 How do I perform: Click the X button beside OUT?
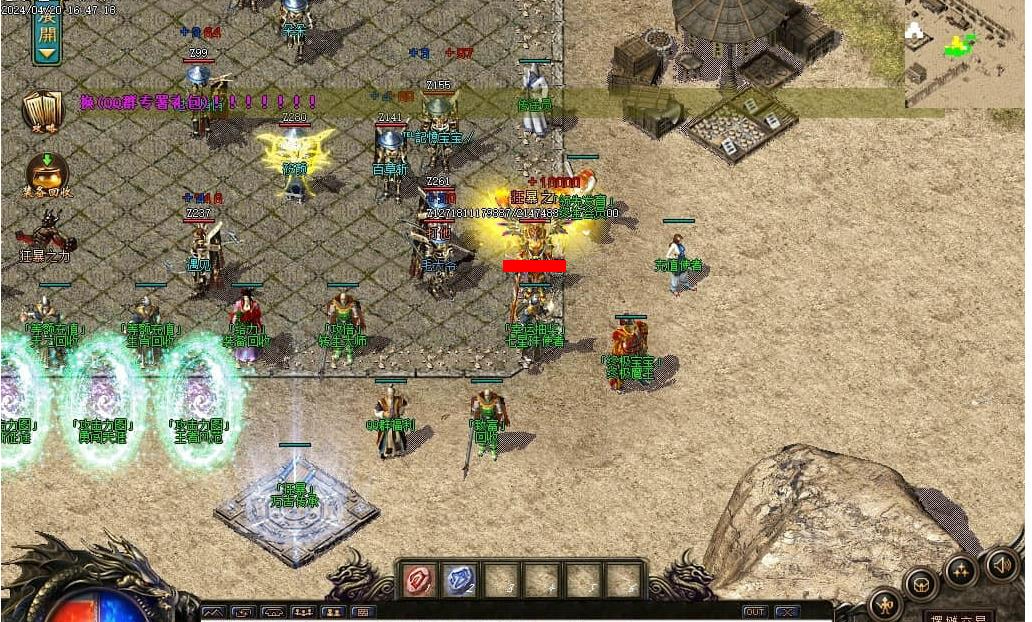pyautogui.click(x=787, y=611)
